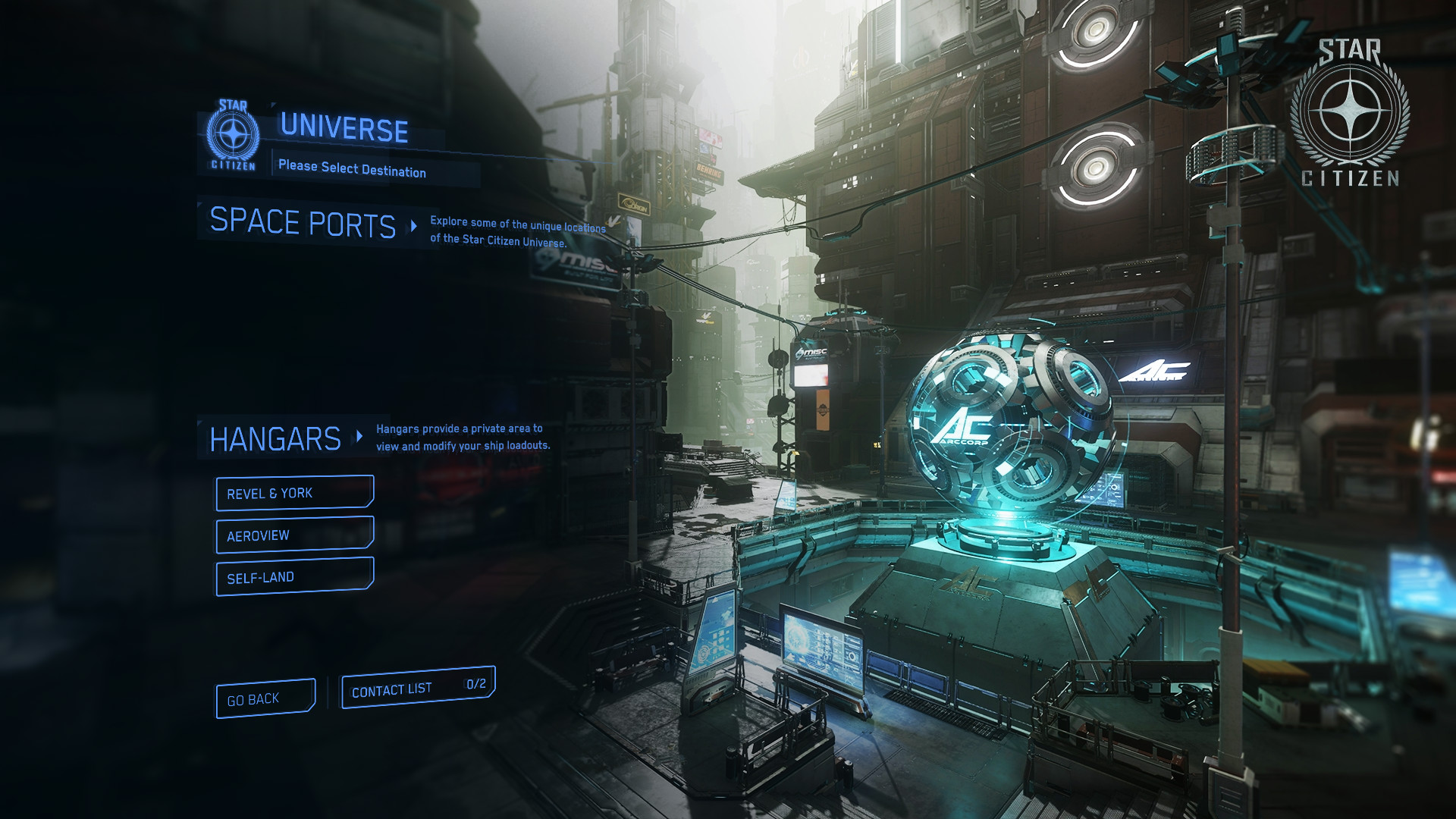Open the Hangars destination category
Screen dimensions: 1456x819
click(x=276, y=439)
